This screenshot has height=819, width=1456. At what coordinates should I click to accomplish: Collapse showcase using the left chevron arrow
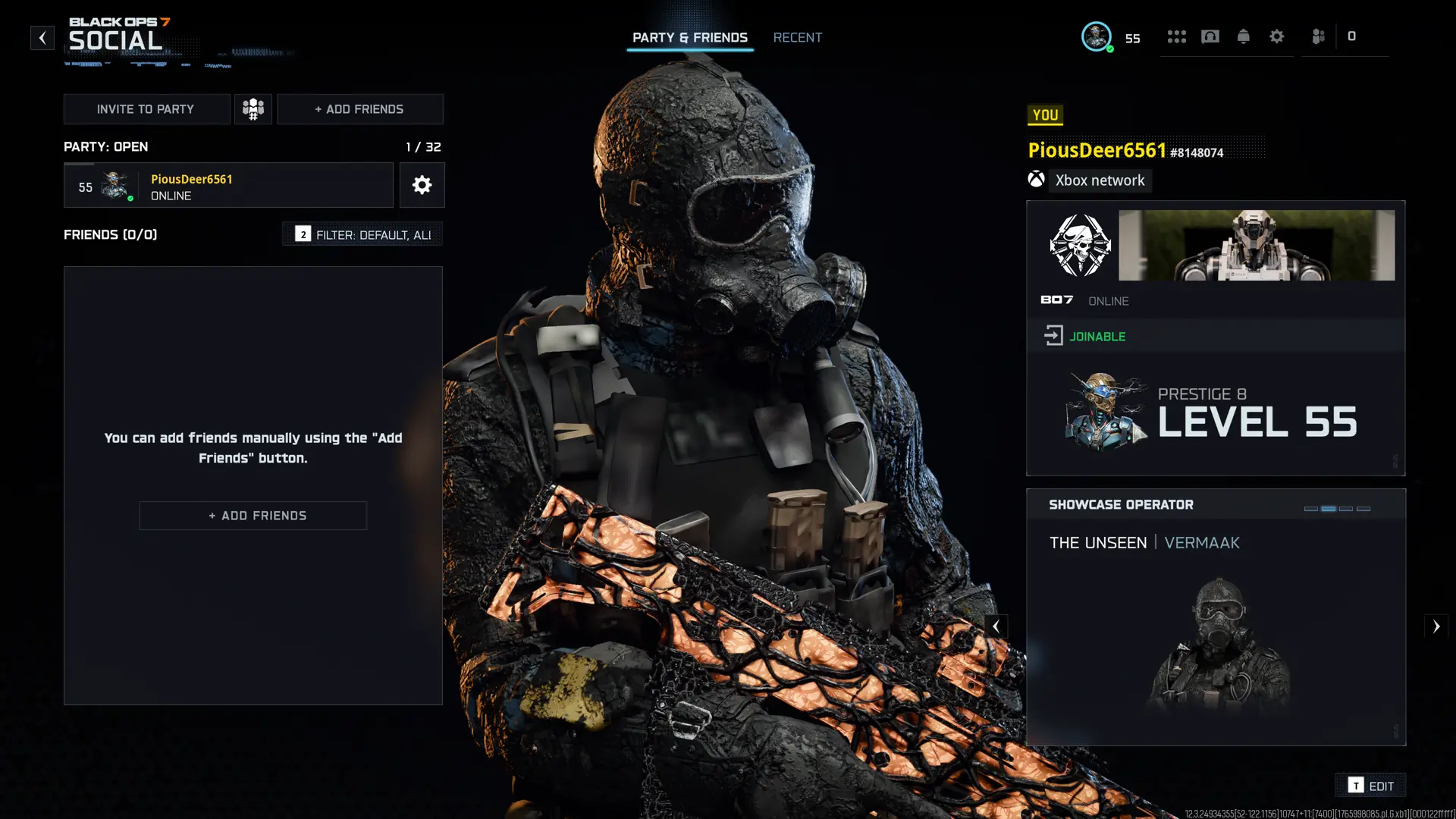coord(996,626)
